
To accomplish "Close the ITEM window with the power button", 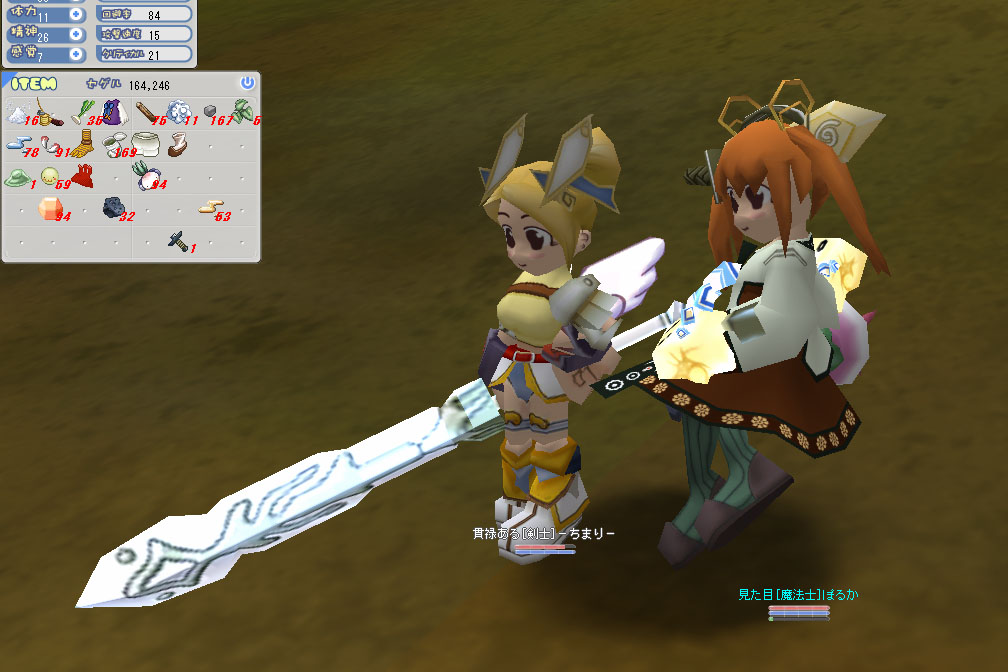I will click(247, 84).
